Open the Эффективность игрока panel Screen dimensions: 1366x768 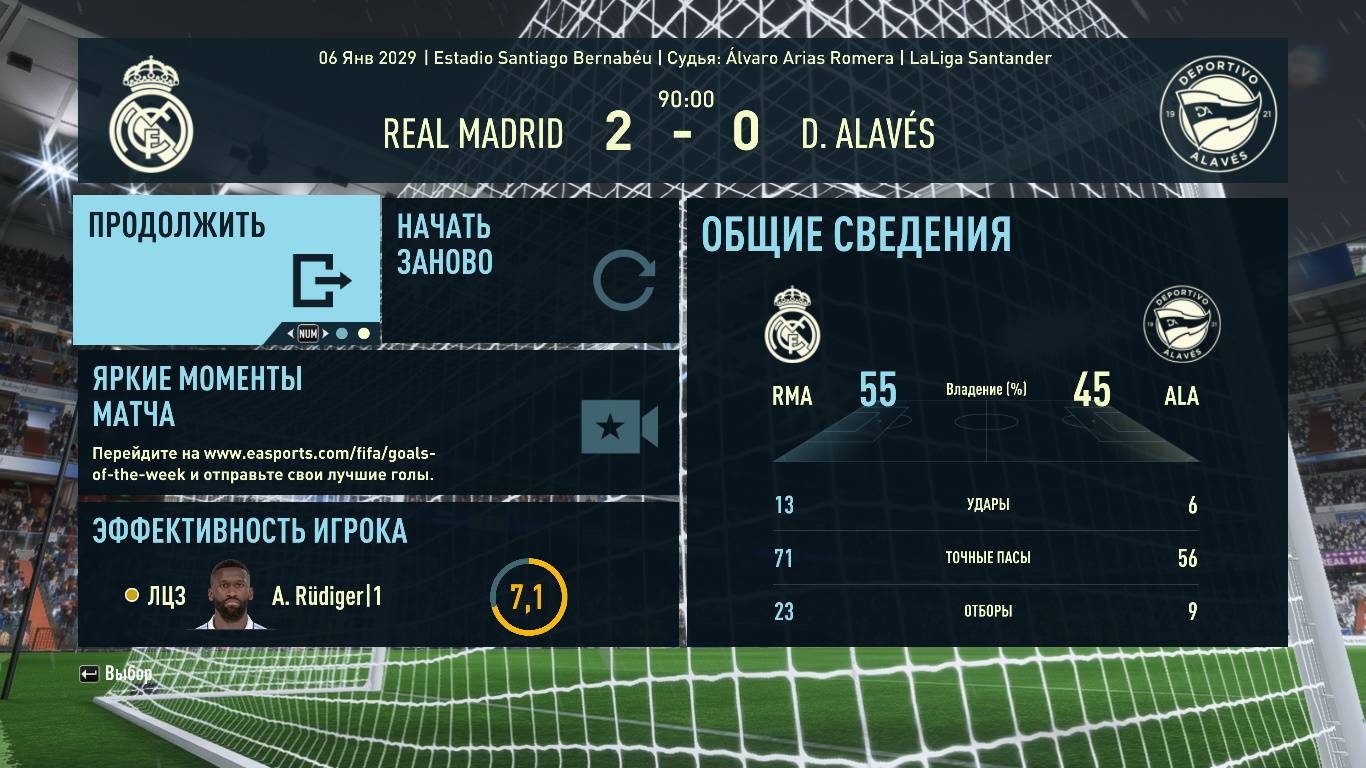click(378, 573)
